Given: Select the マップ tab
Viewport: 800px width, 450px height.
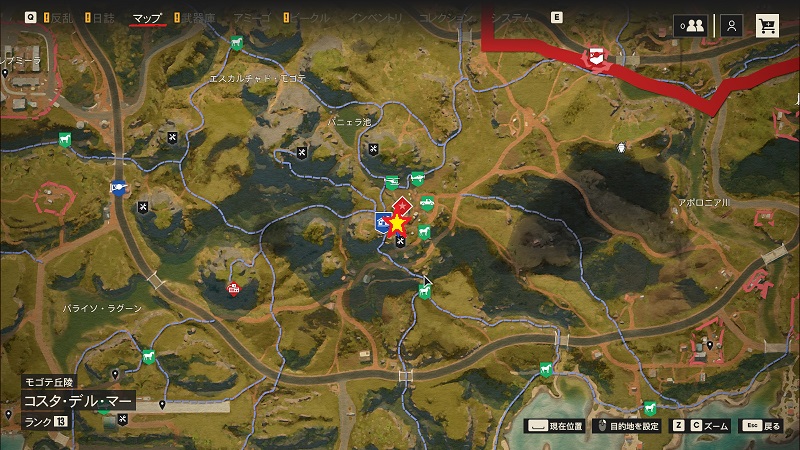Looking at the screenshot, I should click(147, 18).
